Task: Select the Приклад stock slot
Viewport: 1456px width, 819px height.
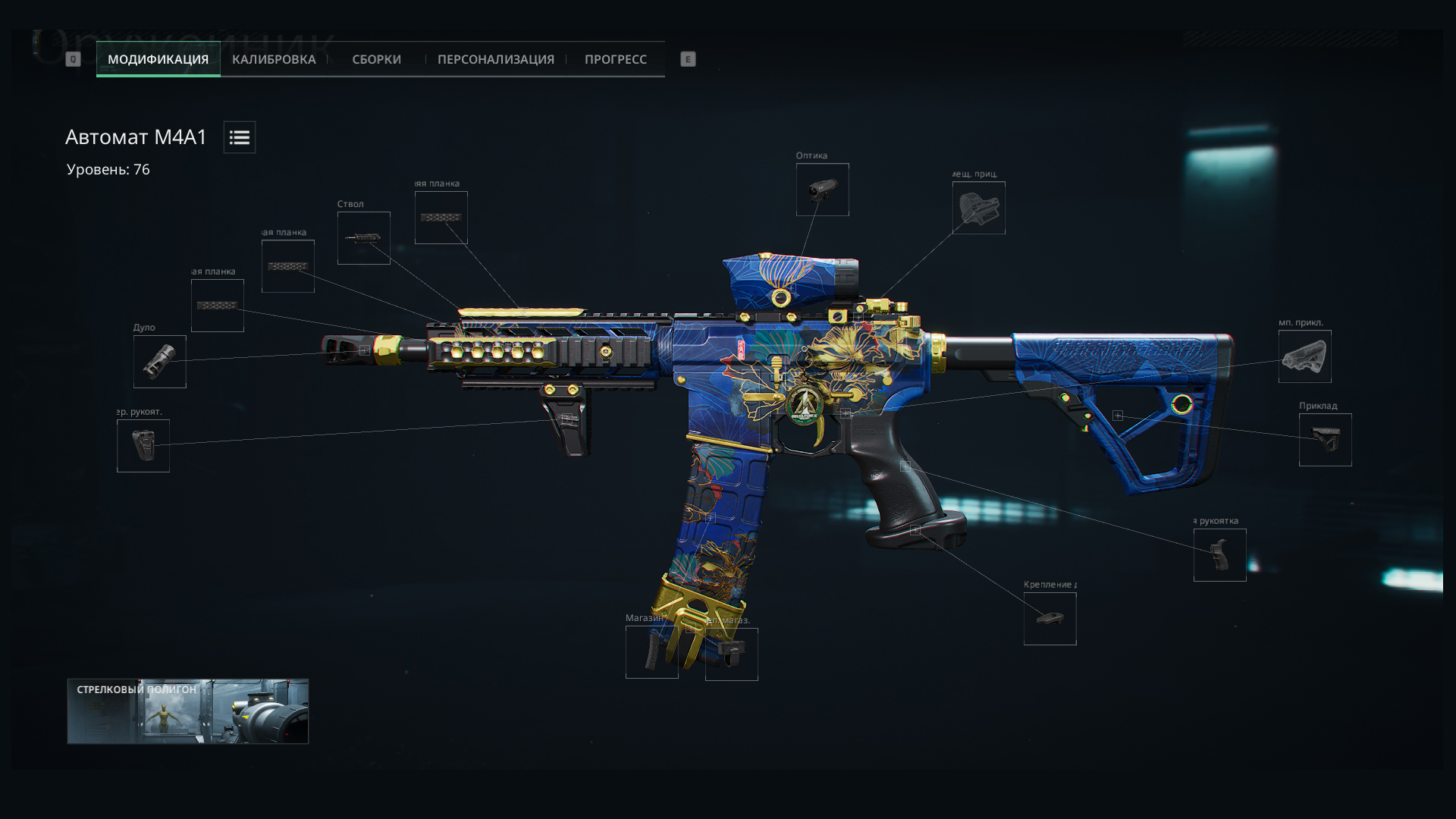Action: tap(1325, 440)
